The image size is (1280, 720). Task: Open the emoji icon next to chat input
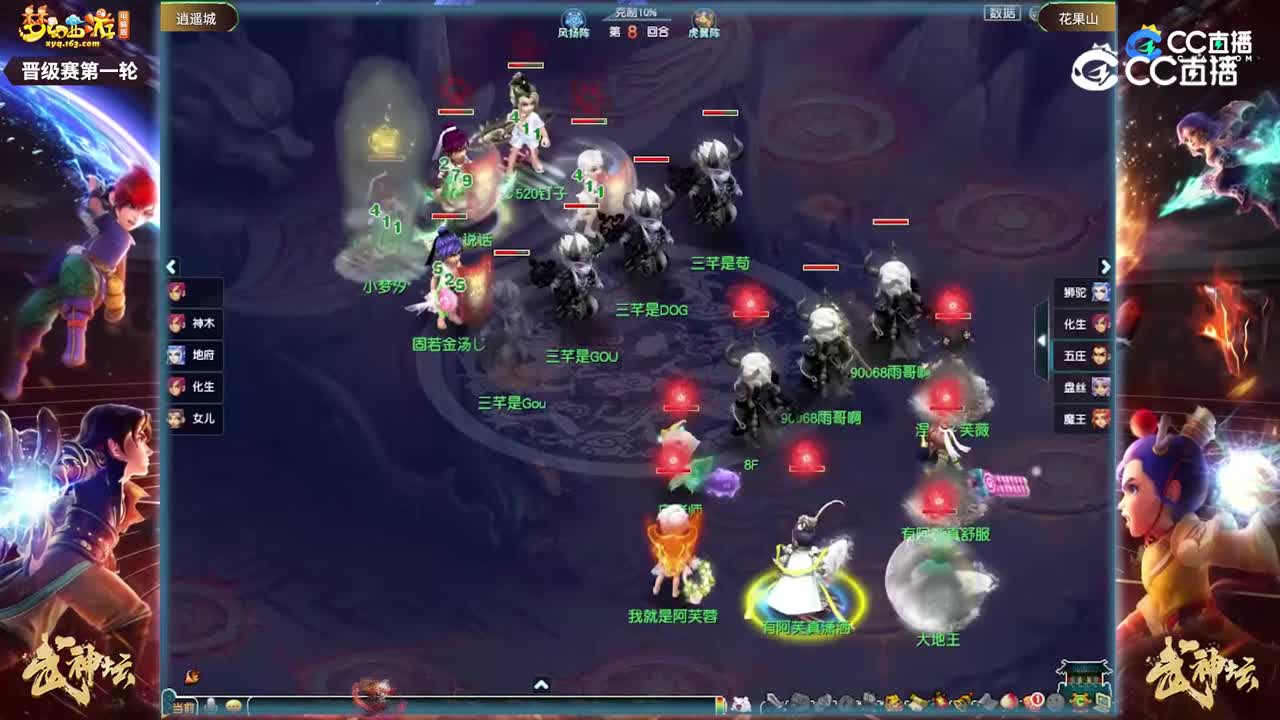[x=233, y=705]
